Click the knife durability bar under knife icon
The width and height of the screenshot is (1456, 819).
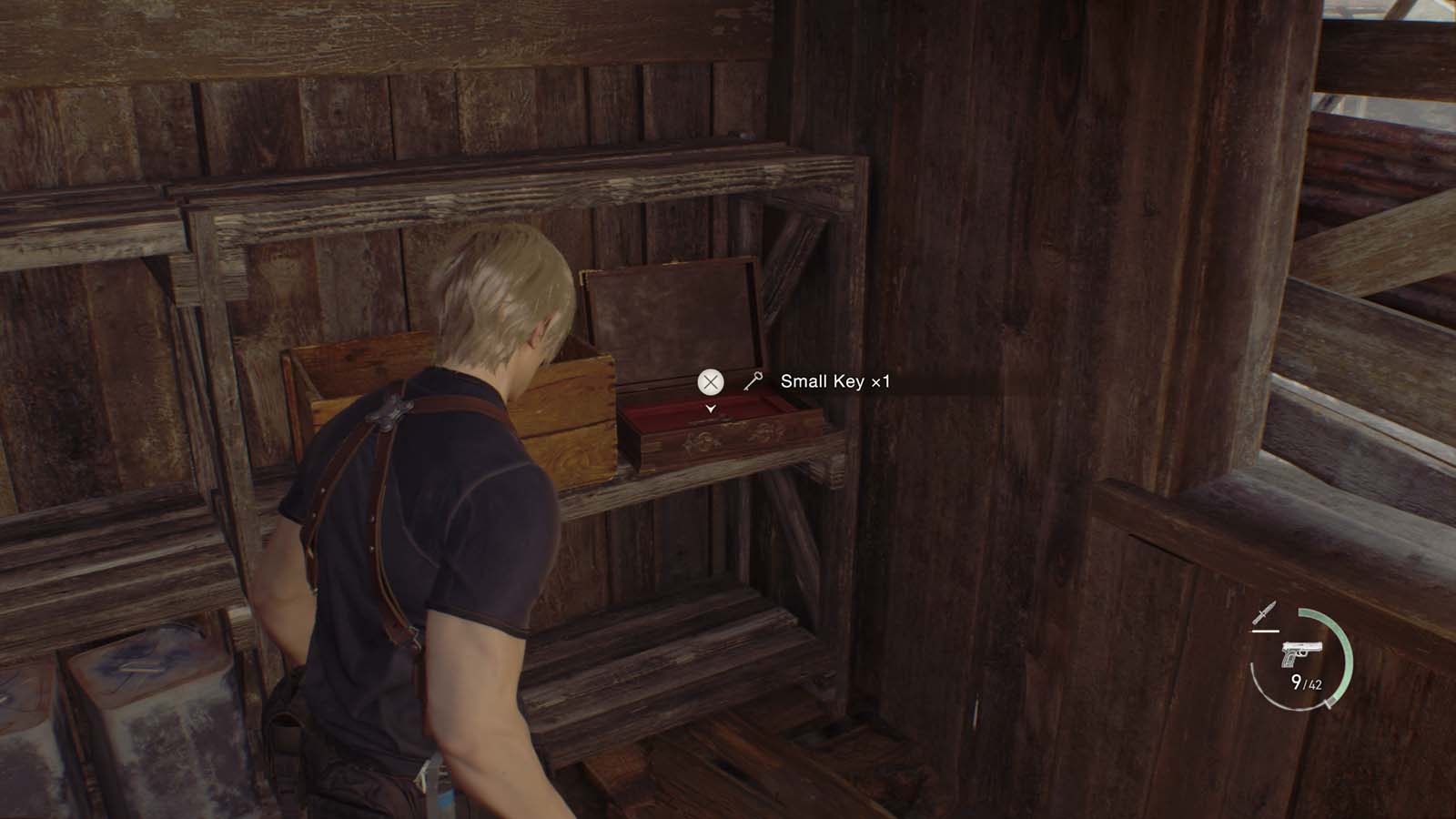[1265, 631]
